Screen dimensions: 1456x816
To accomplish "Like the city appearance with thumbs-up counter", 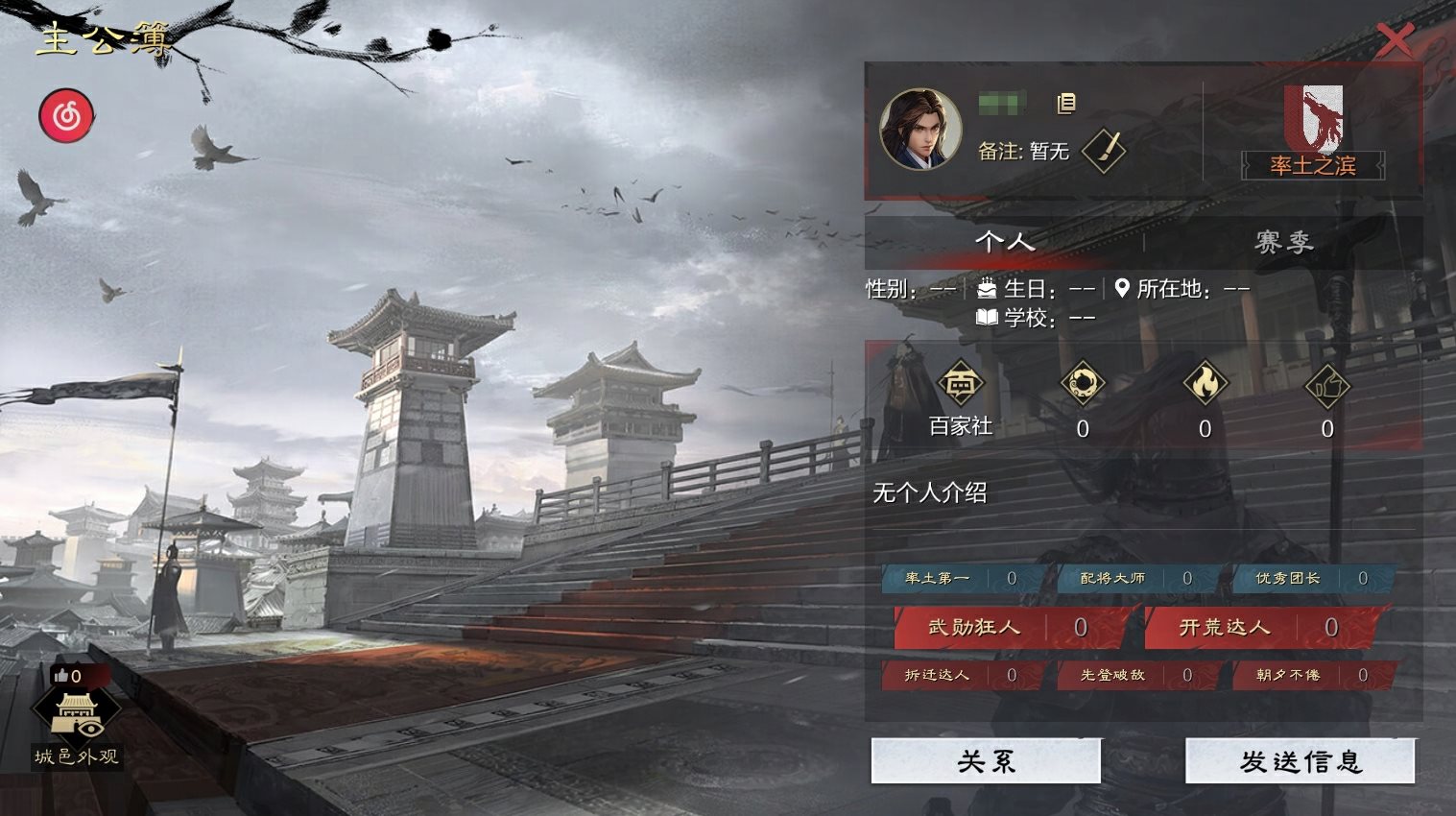I will pos(68,676).
